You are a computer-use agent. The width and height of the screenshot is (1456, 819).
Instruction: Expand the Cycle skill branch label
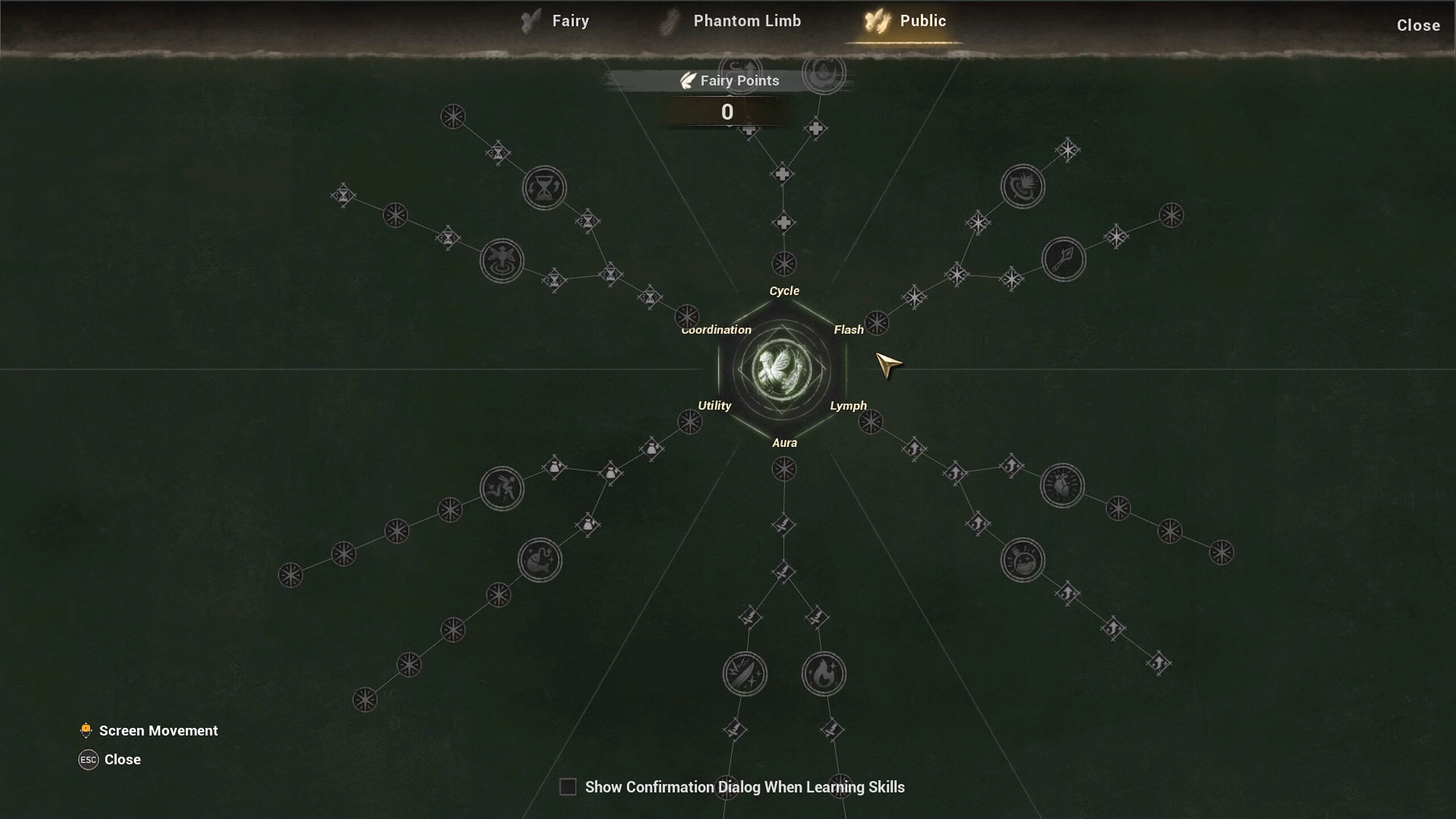(784, 291)
